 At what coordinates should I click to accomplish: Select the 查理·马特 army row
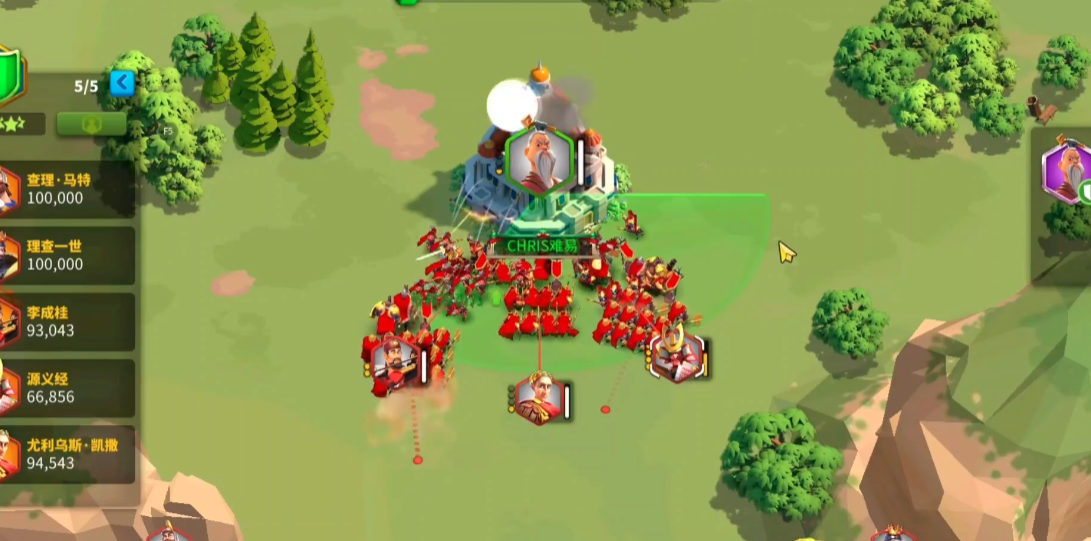(x=68, y=189)
